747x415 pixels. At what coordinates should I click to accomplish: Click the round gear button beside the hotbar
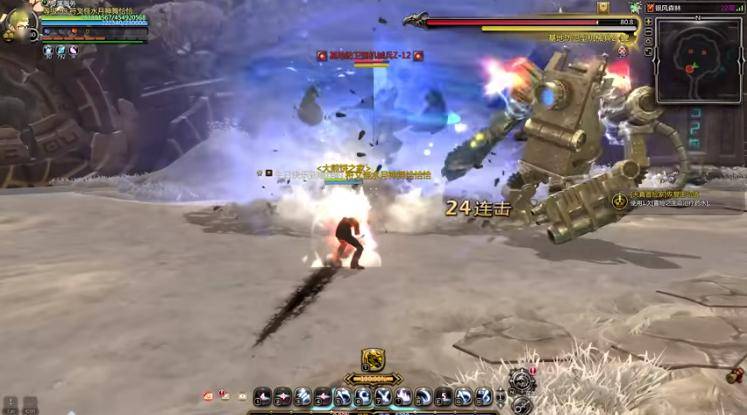pos(521,381)
